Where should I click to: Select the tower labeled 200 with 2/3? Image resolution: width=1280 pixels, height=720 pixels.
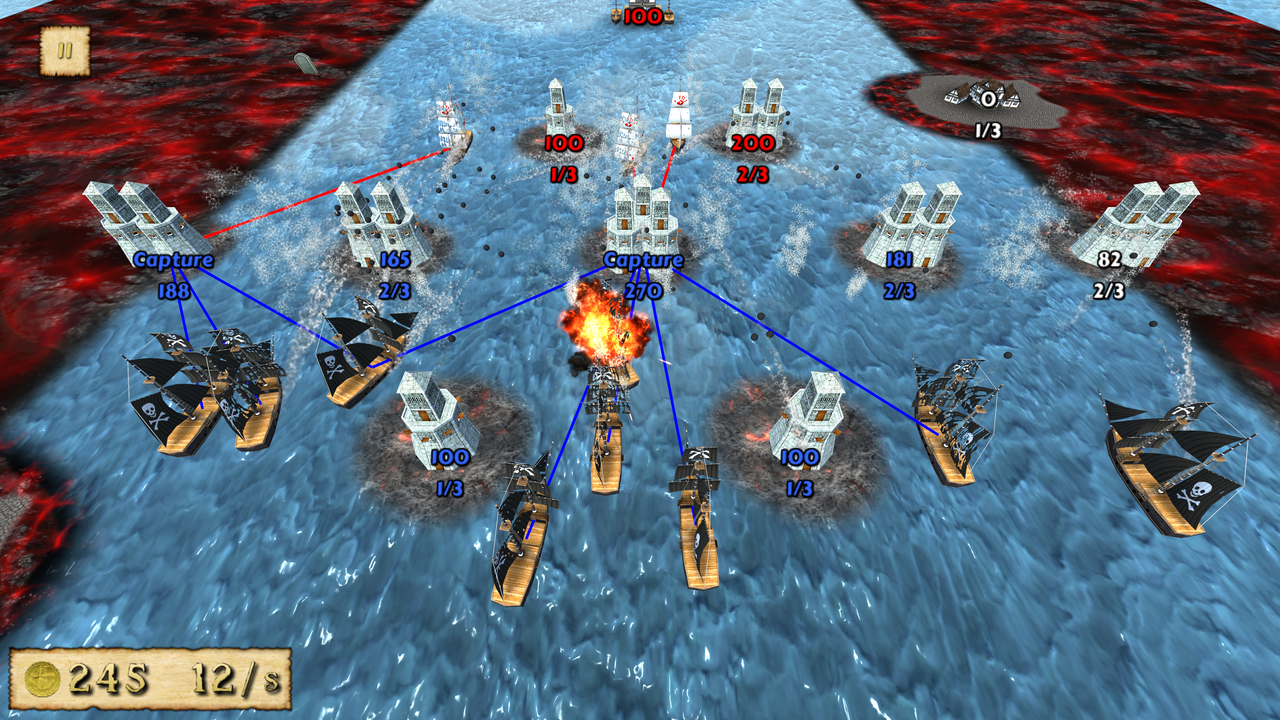755,105
